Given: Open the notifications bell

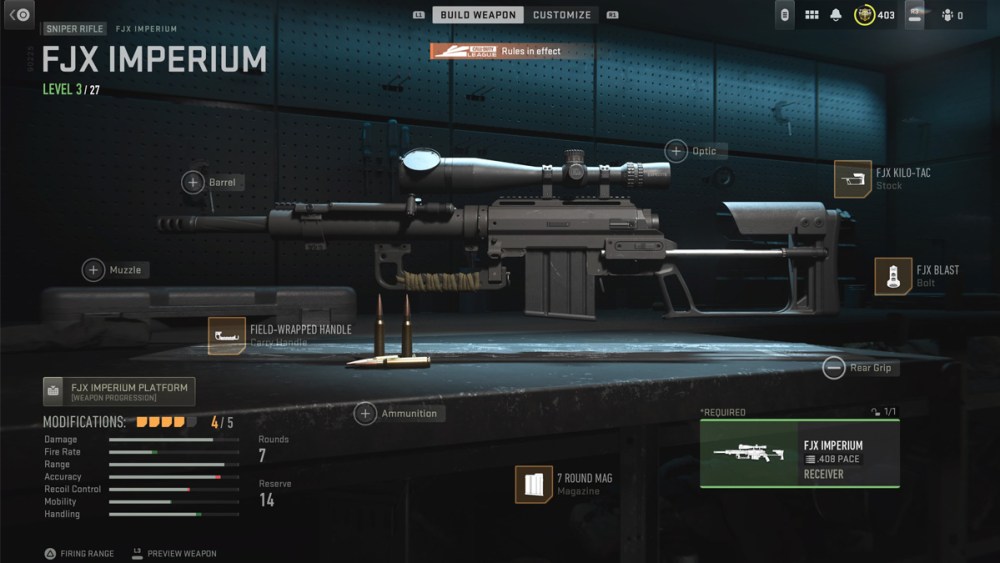Looking at the screenshot, I should (835, 15).
